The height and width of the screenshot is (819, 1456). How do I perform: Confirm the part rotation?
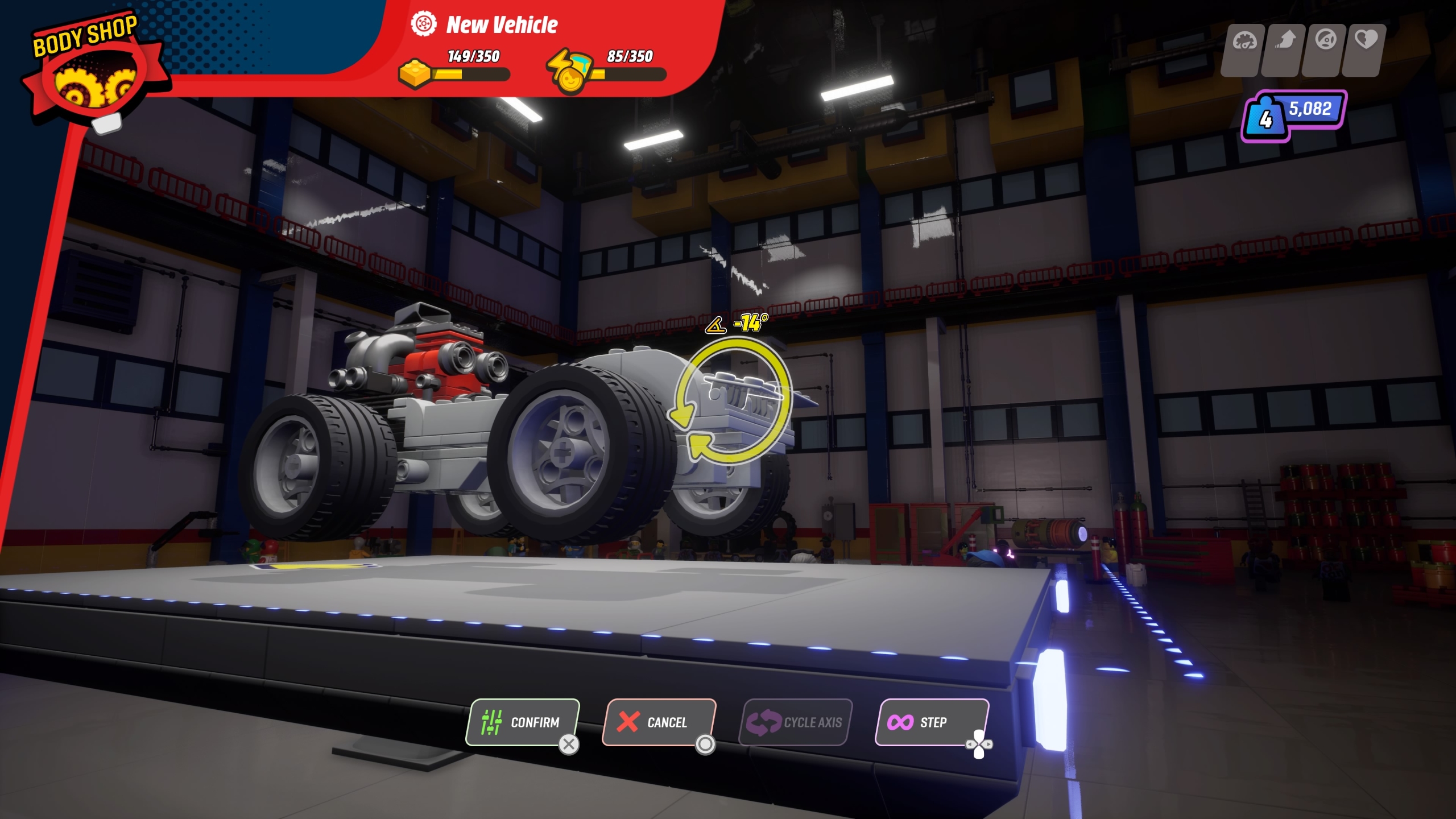pyautogui.click(x=522, y=722)
